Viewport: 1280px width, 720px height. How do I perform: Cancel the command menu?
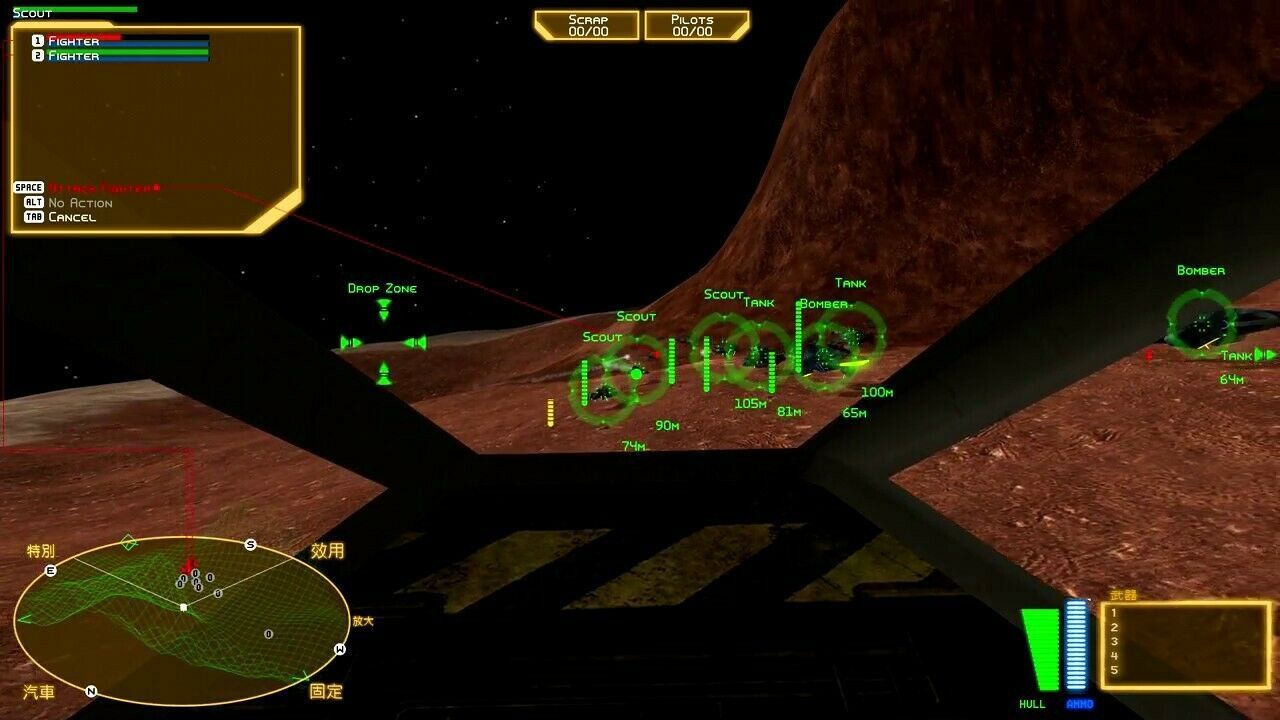(72, 217)
